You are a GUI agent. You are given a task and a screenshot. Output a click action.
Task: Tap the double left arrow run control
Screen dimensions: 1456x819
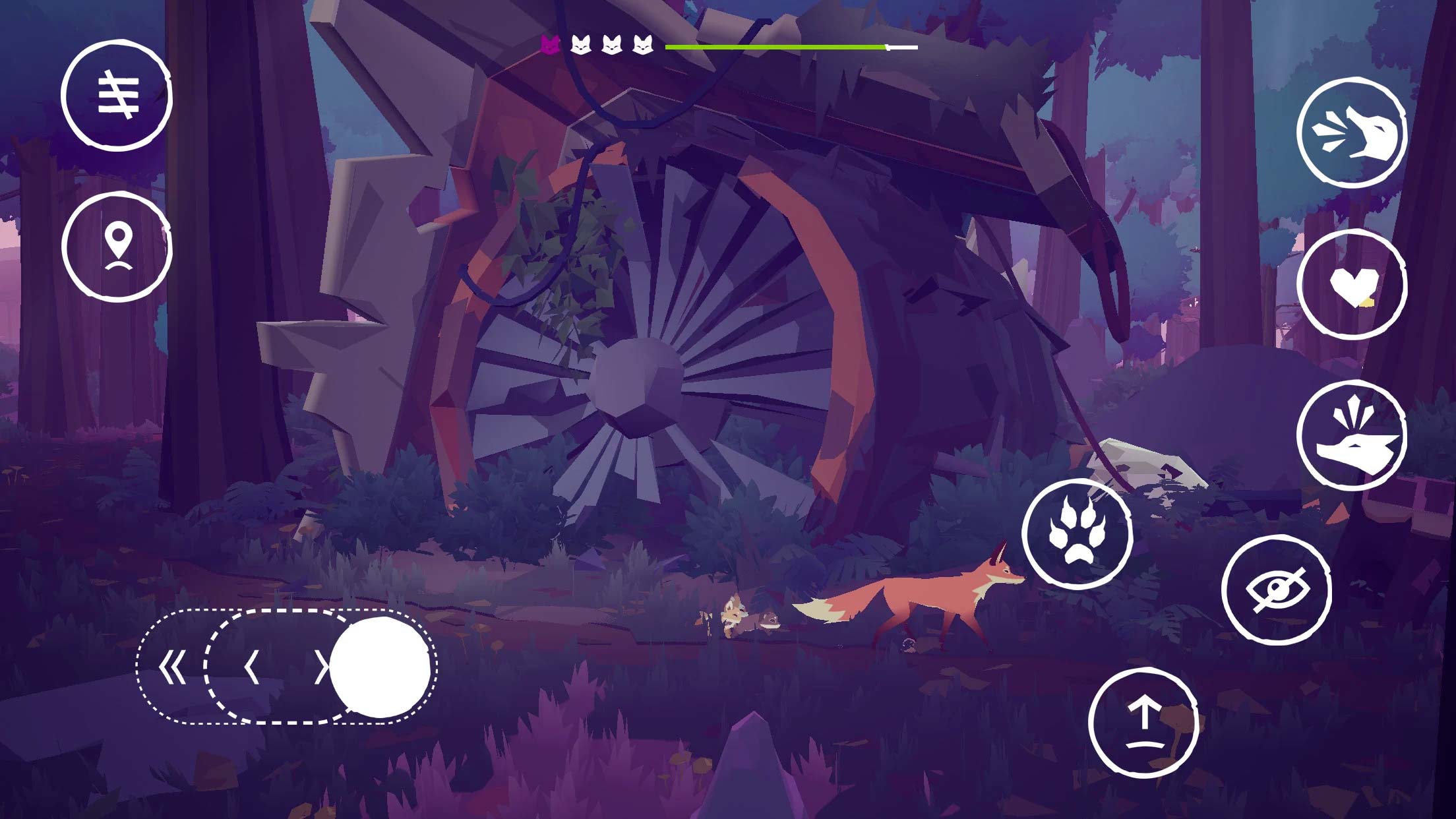pyautogui.click(x=173, y=668)
